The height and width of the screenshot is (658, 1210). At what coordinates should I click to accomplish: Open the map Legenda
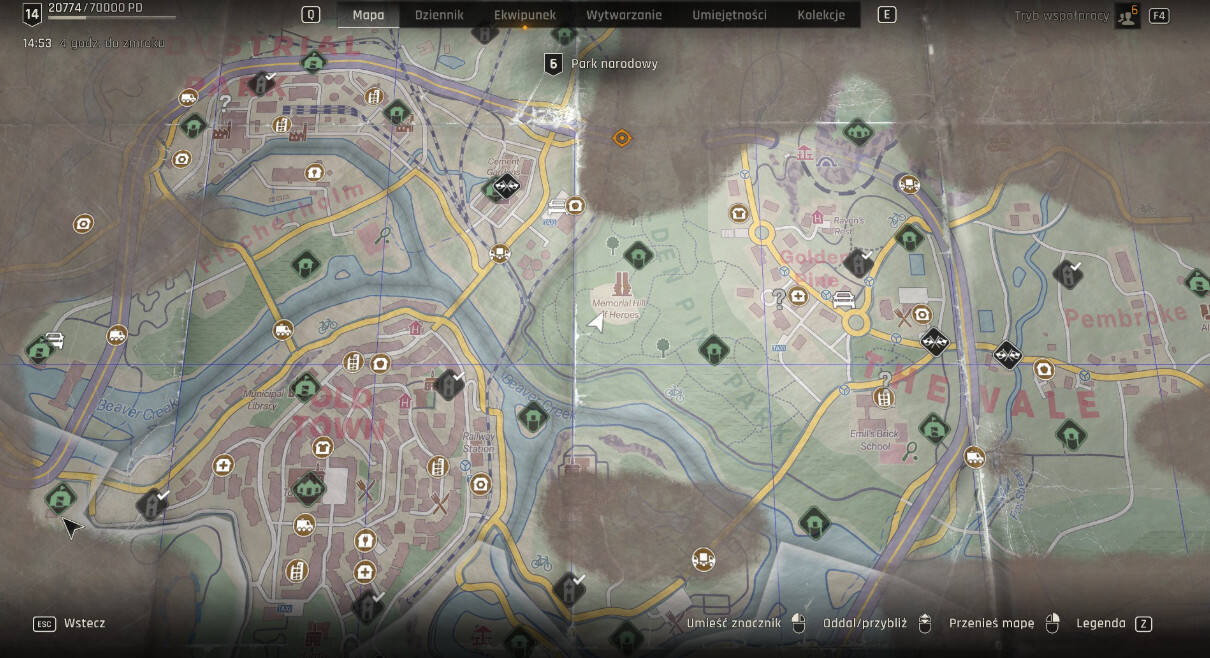click(x=1100, y=623)
